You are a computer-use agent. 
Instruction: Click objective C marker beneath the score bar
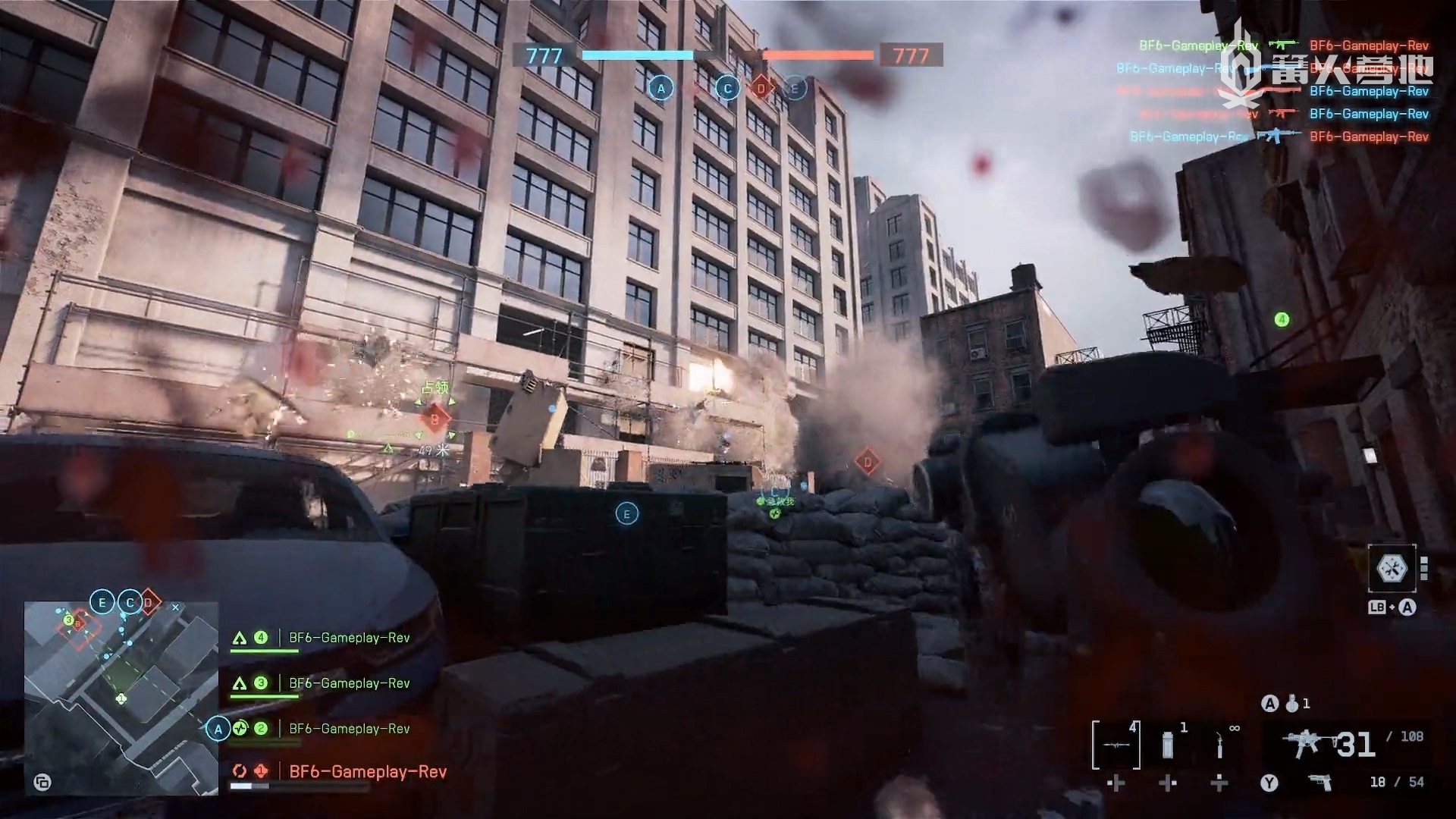727,89
